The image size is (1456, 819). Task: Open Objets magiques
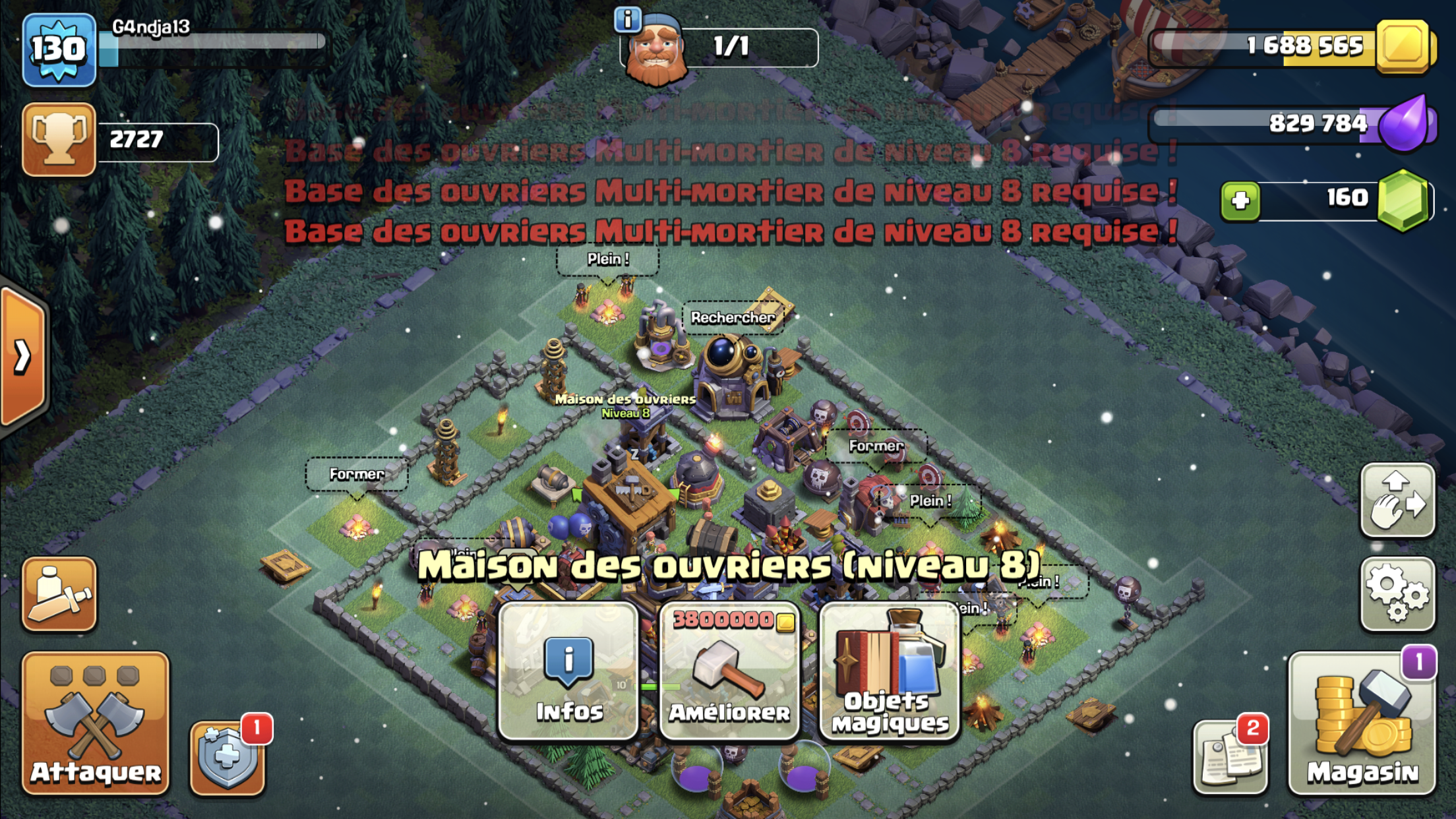coord(890,671)
